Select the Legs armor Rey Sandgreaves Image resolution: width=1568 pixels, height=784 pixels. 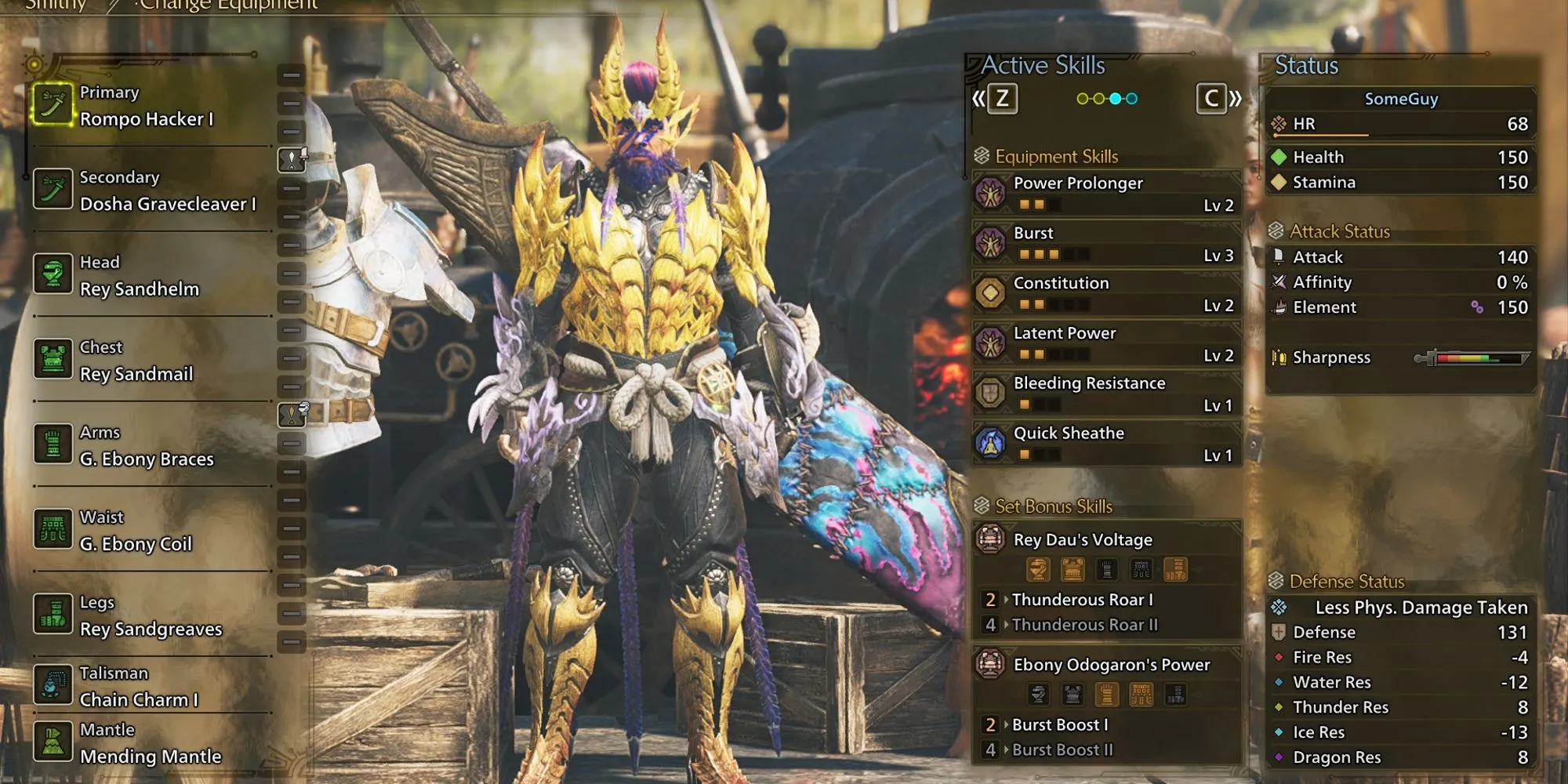pos(149,616)
